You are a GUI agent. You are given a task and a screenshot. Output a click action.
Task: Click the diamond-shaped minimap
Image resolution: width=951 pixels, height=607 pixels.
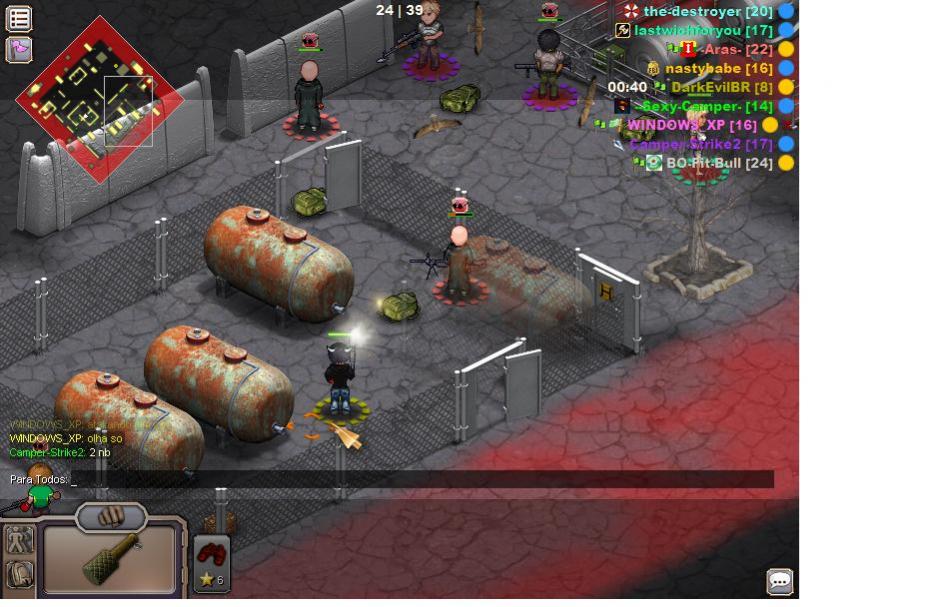pos(100,111)
